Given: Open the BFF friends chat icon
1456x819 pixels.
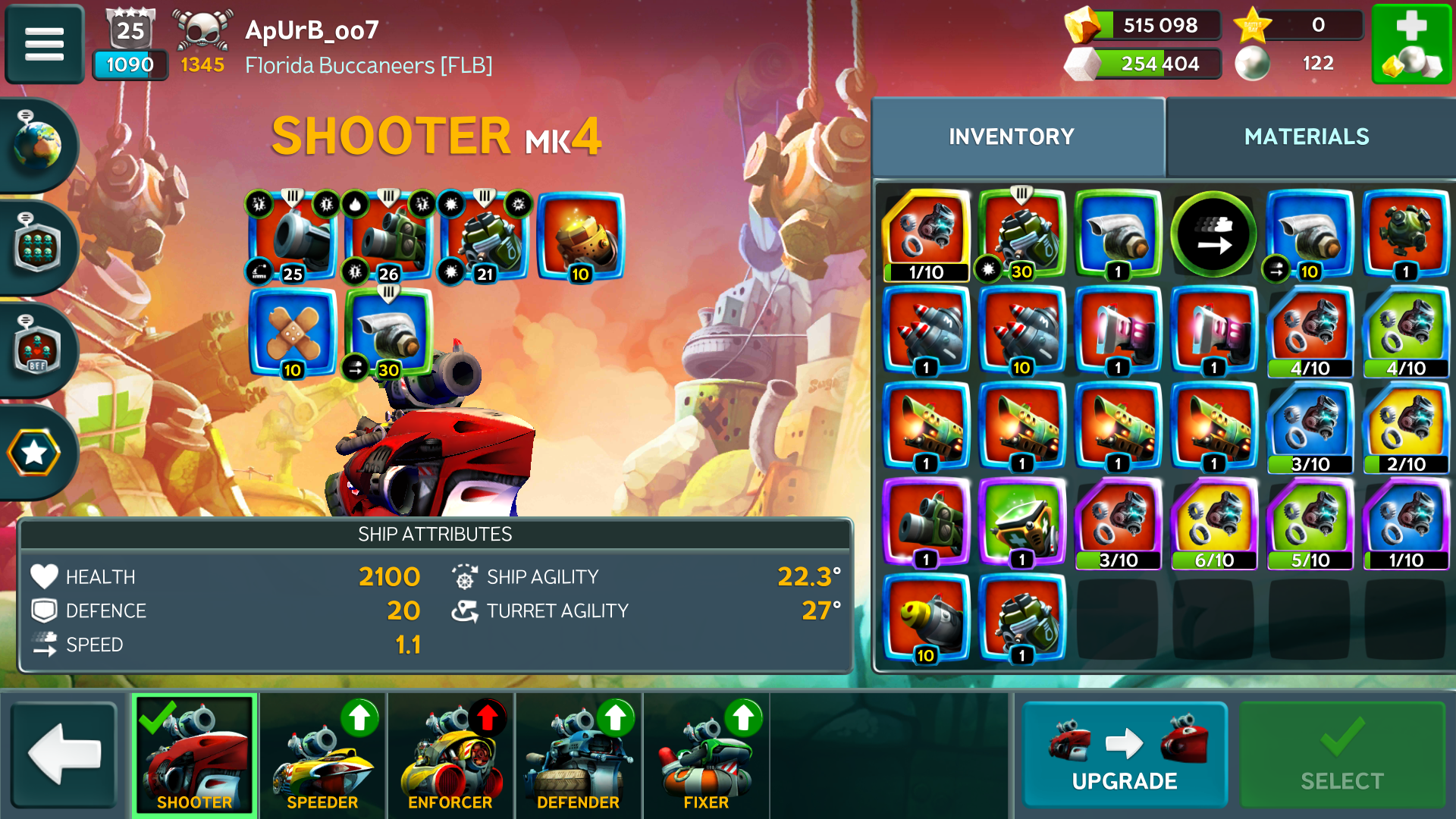Looking at the screenshot, I should [x=36, y=350].
